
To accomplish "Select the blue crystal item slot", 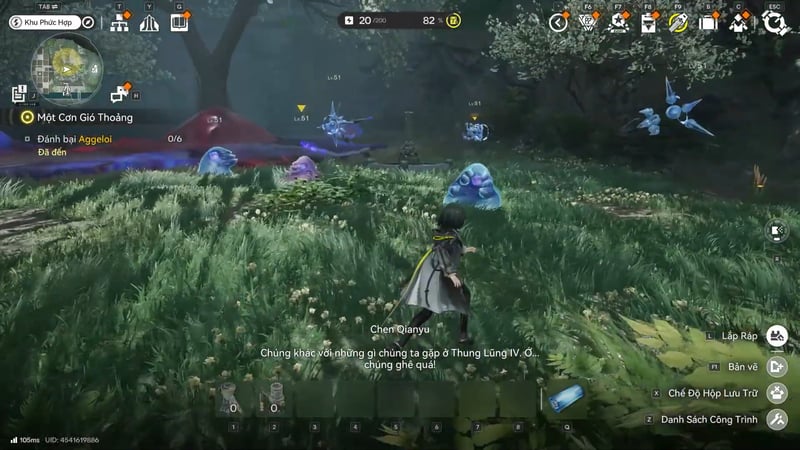I will (x=567, y=399).
